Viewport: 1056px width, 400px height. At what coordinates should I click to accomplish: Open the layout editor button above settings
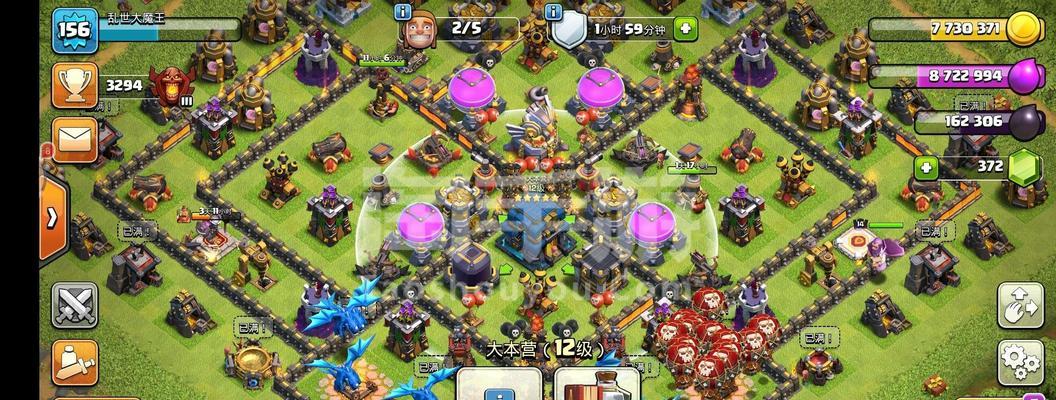coord(1020,306)
